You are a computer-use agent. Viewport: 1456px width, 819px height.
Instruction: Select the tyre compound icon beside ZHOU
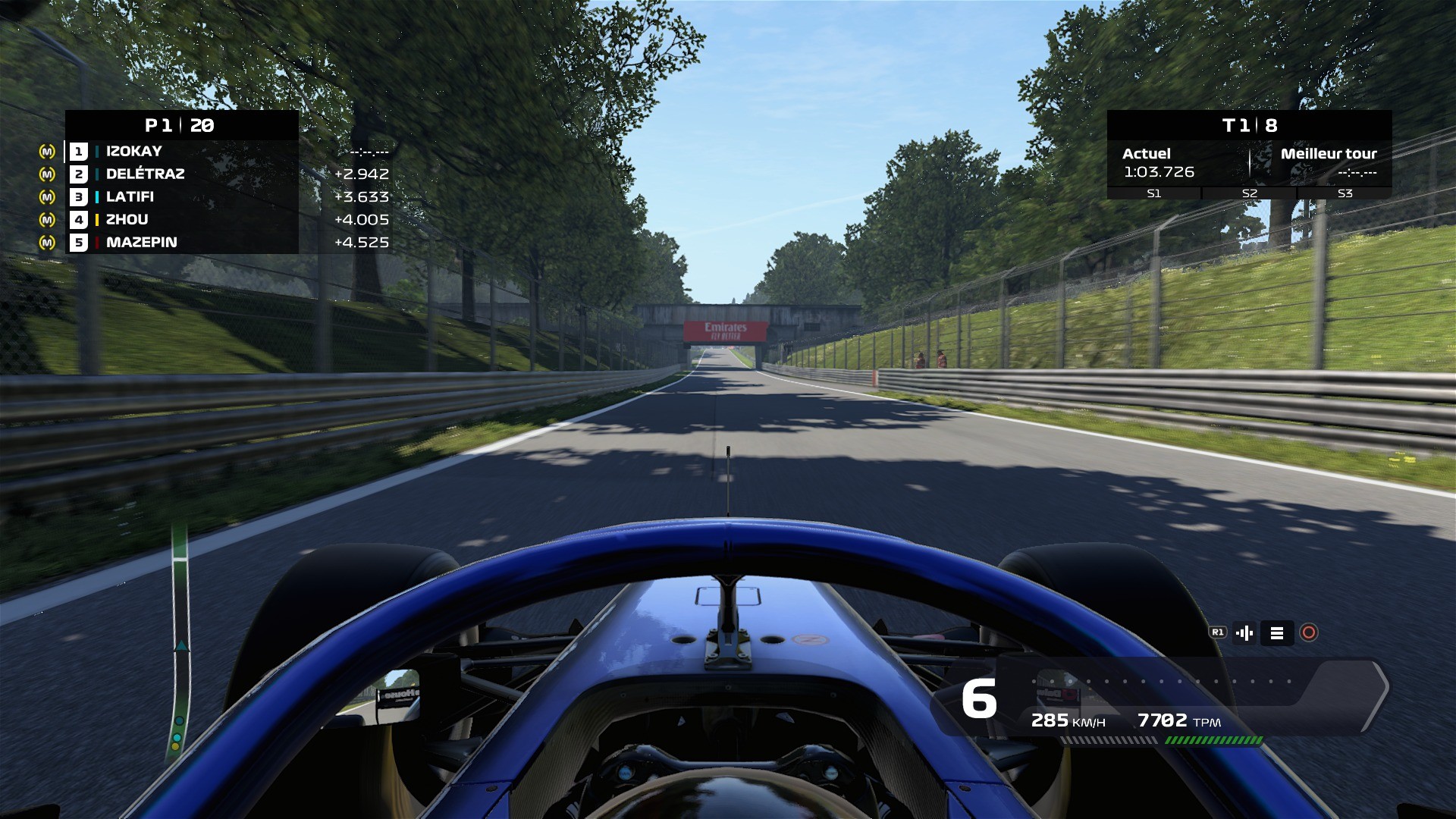[x=47, y=219]
